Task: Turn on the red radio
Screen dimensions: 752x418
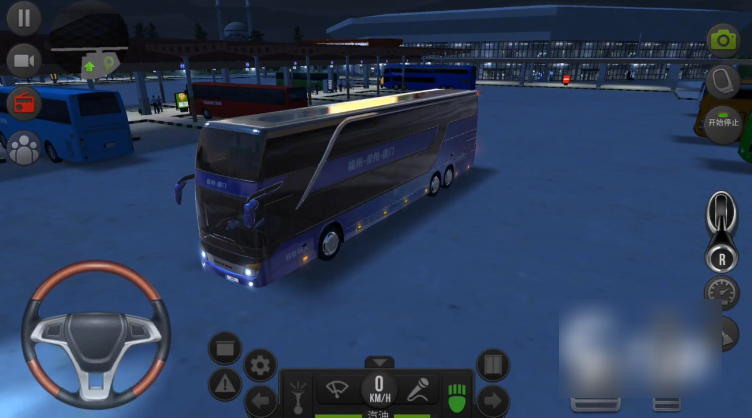Action: point(24,103)
